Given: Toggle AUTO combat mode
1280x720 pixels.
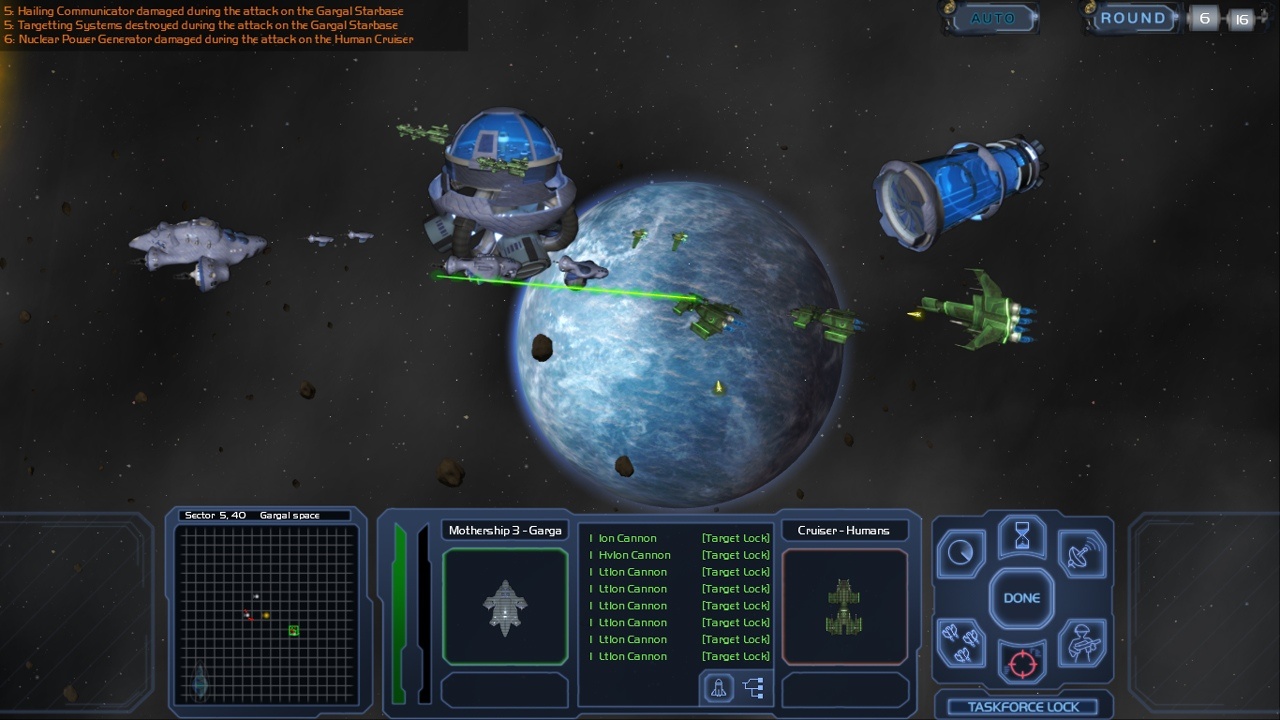Looking at the screenshot, I should [992, 18].
